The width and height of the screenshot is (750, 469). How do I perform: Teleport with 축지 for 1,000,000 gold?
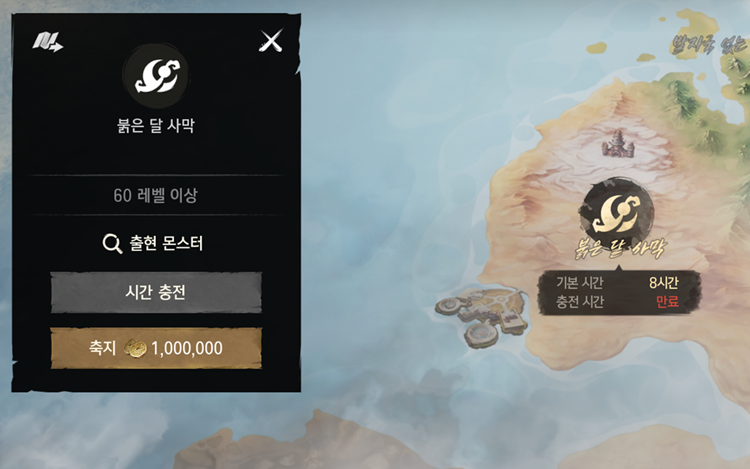pos(156,348)
